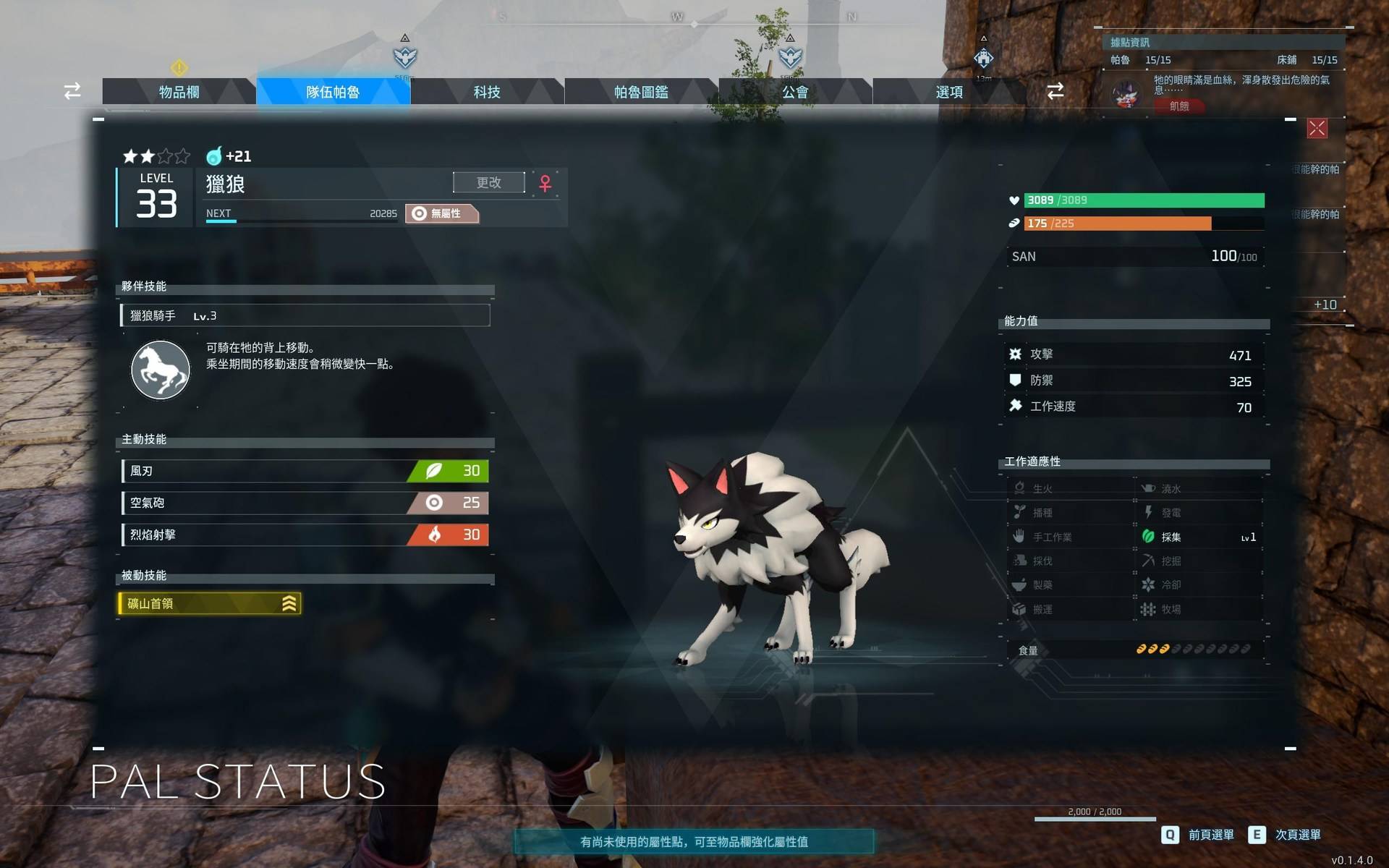Switch to the 物品欄 inventory tab

tap(179, 92)
